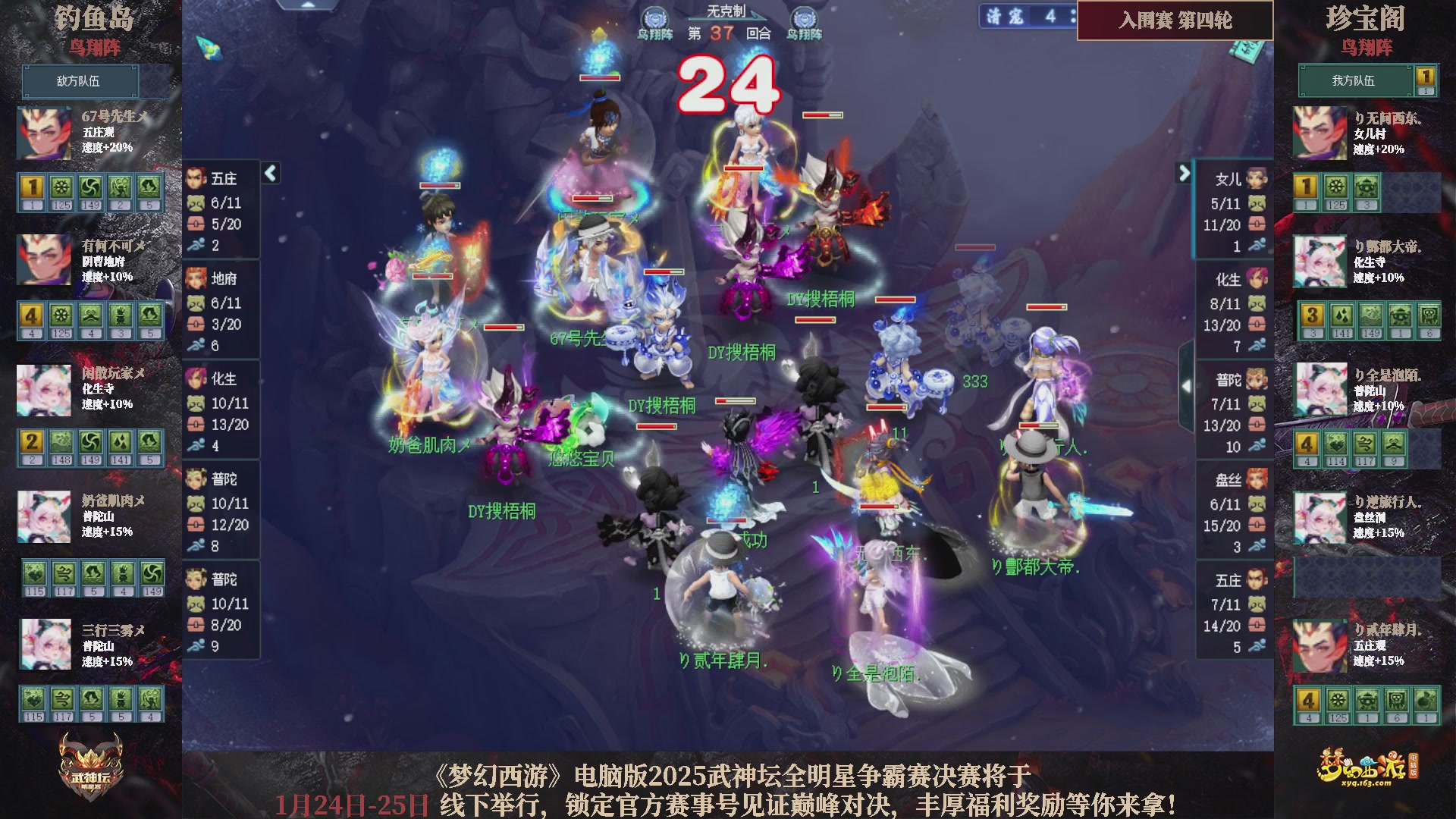Click the speed icon in the 女儿 unit panel

click(1257, 243)
